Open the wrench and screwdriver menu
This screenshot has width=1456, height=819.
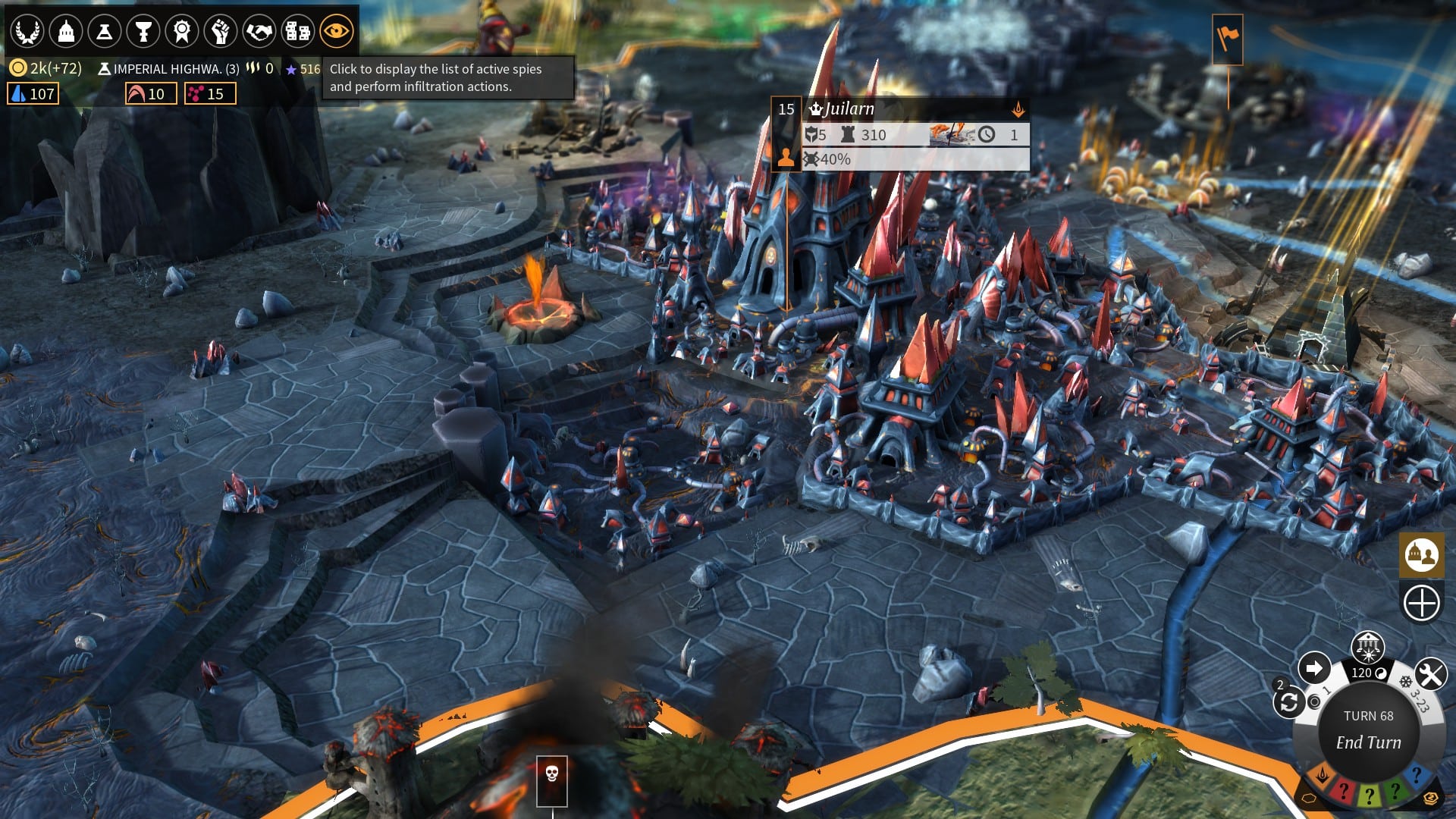coord(1431,673)
